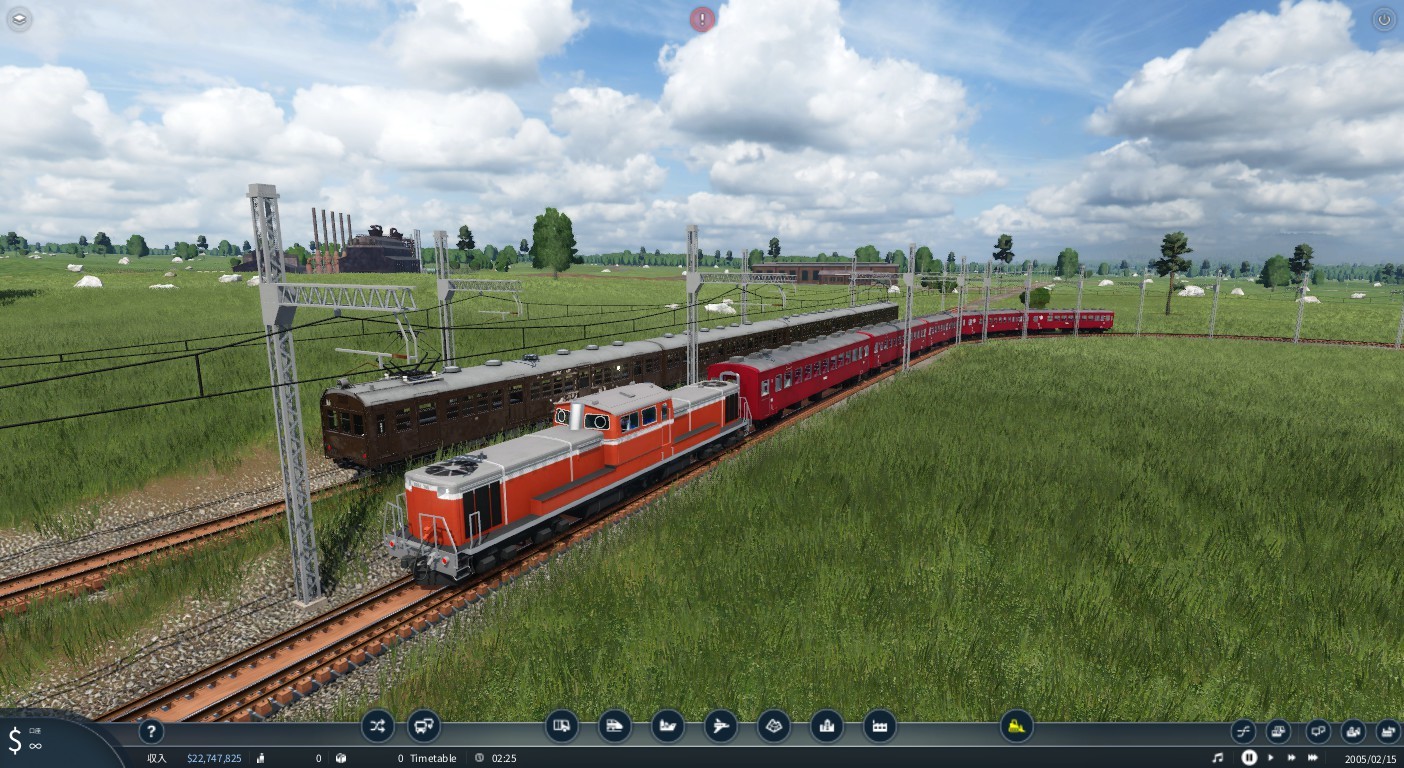The width and height of the screenshot is (1404, 768).
Task: Open the rail construction train menu
Action: (614, 725)
